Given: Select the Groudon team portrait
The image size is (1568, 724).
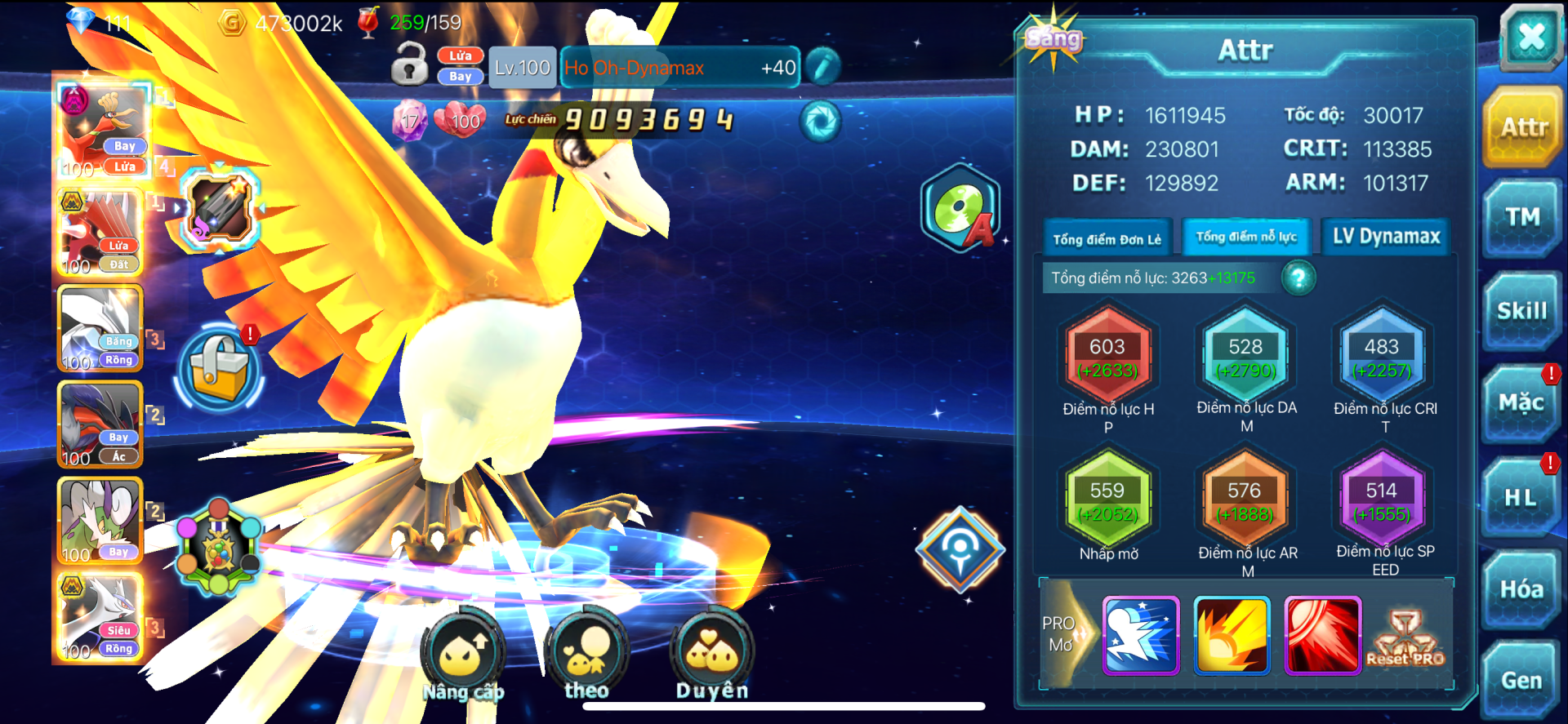Looking at the screenshot, I should pos(101,233).
